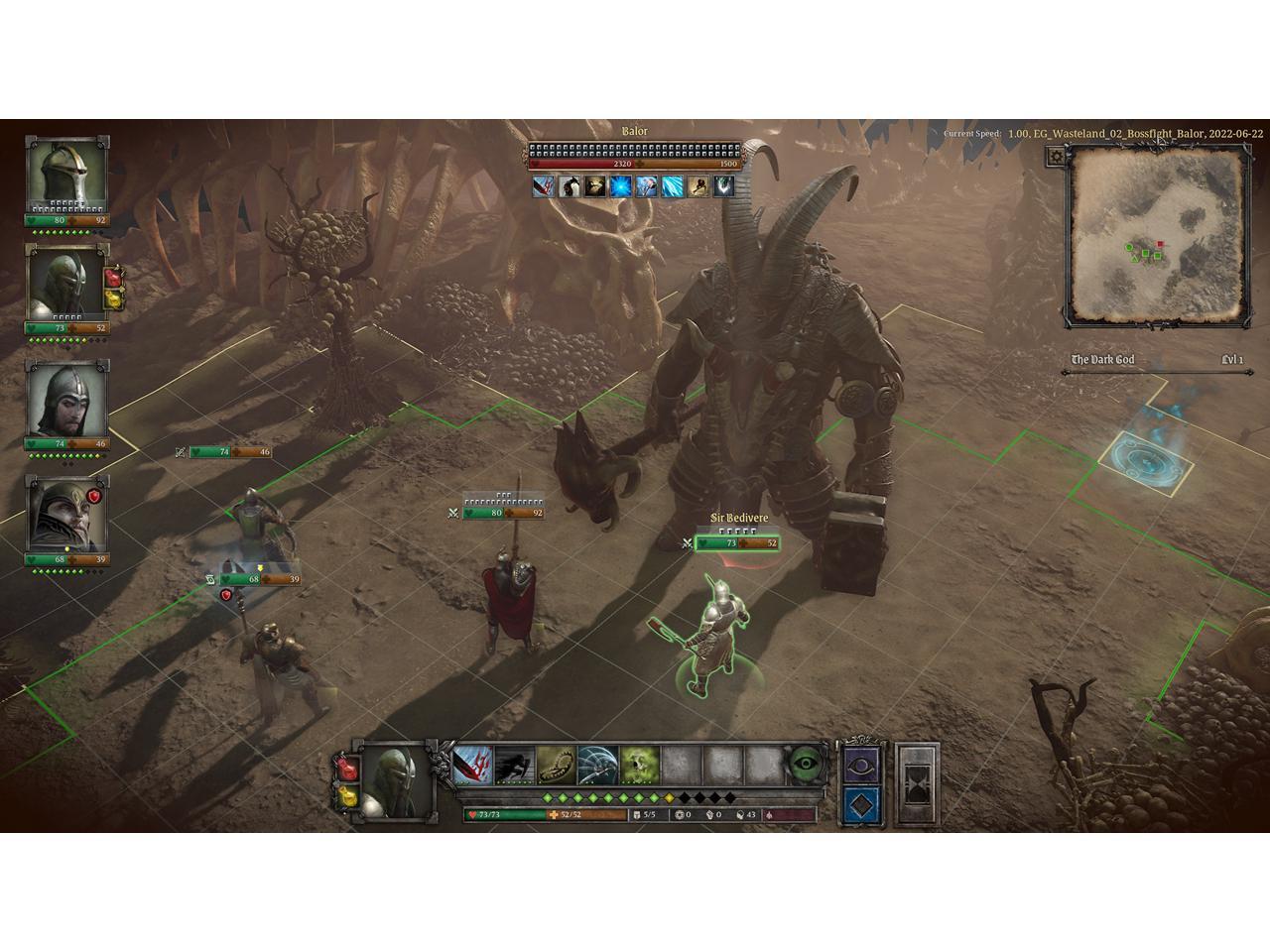Click the blue diamond button
The width and height of the screenshot is (1270, 952).
(861, 805)
